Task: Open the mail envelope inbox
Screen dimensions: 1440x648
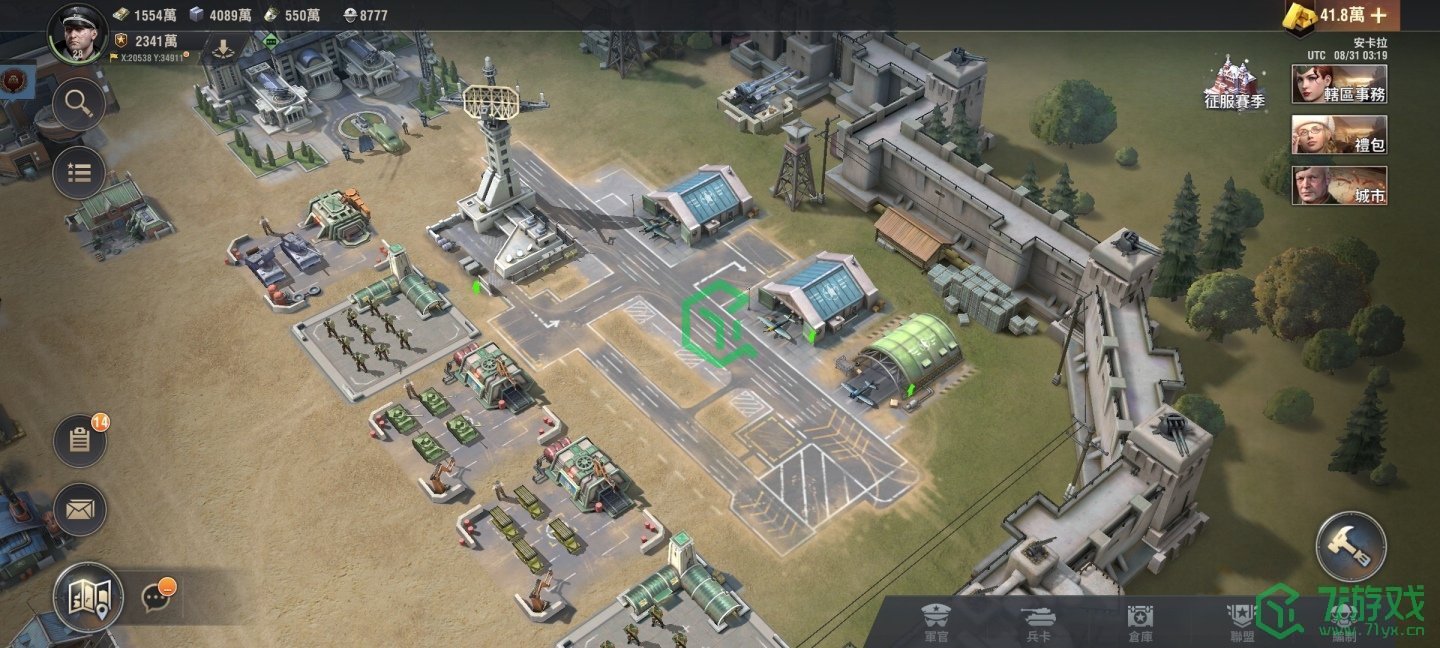Action: click(x=80, y=510)
